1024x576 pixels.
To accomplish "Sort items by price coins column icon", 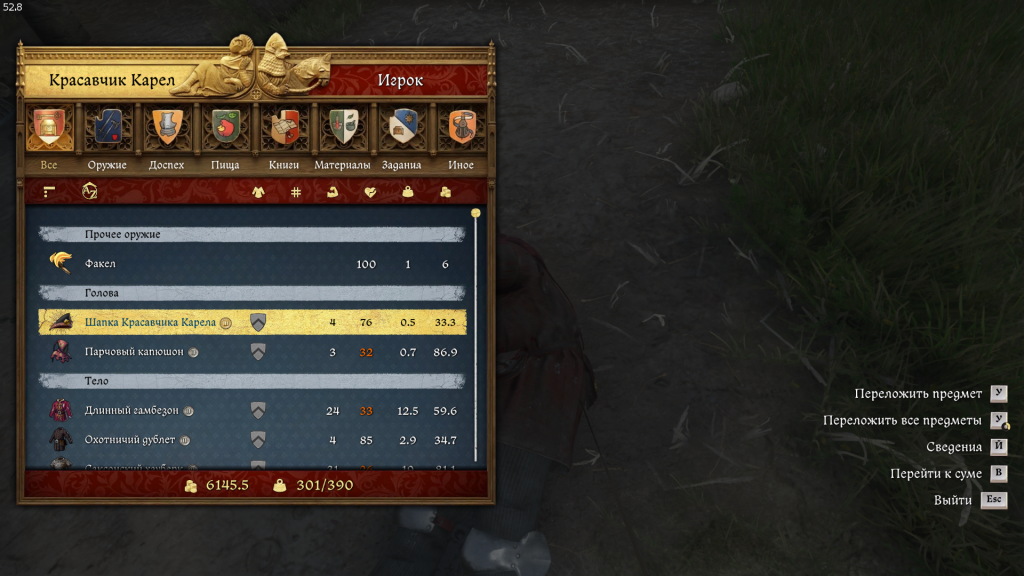I will 445,192.
